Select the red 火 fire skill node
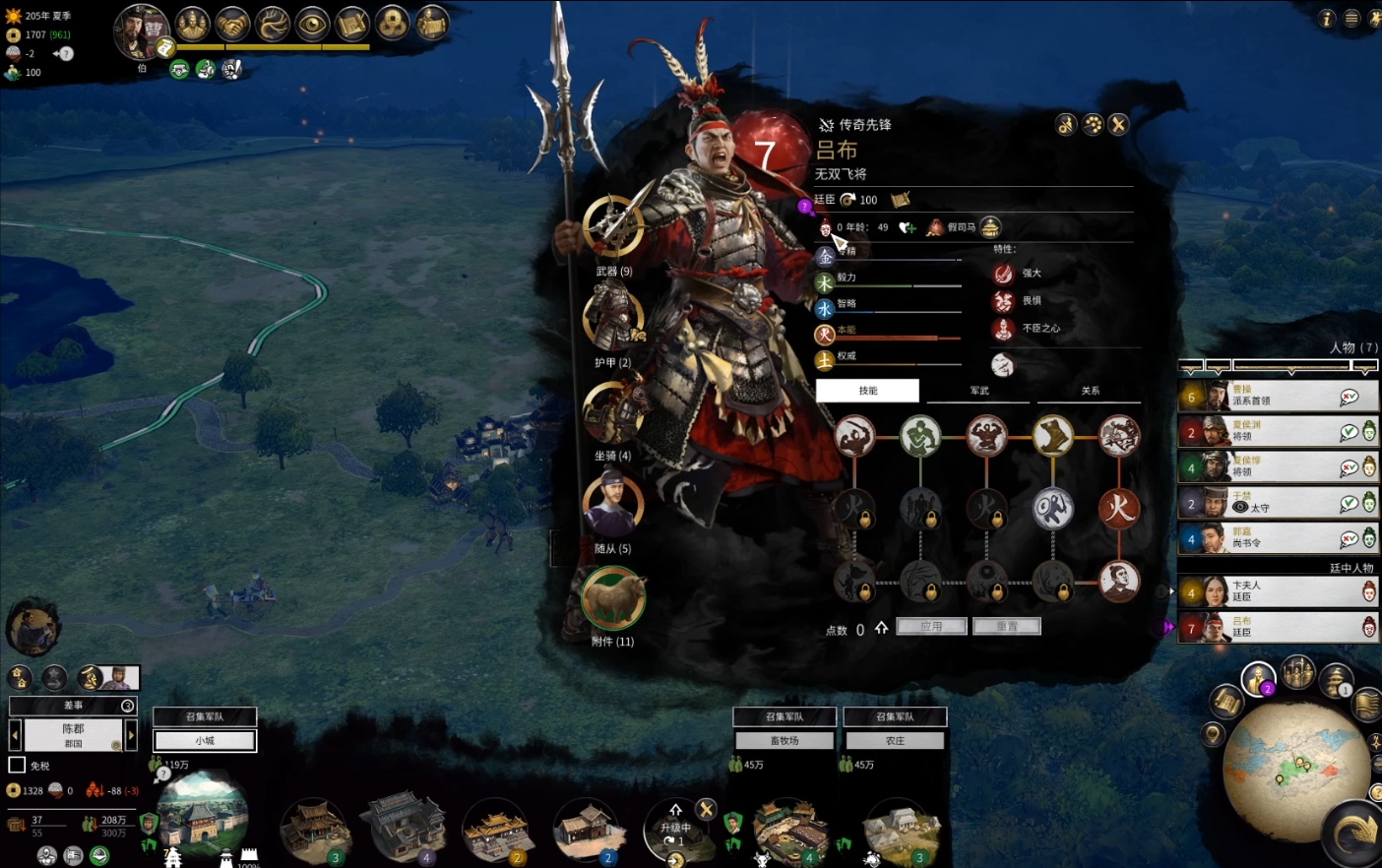The image size is (1382, 868). click(x=1119, y=508)
